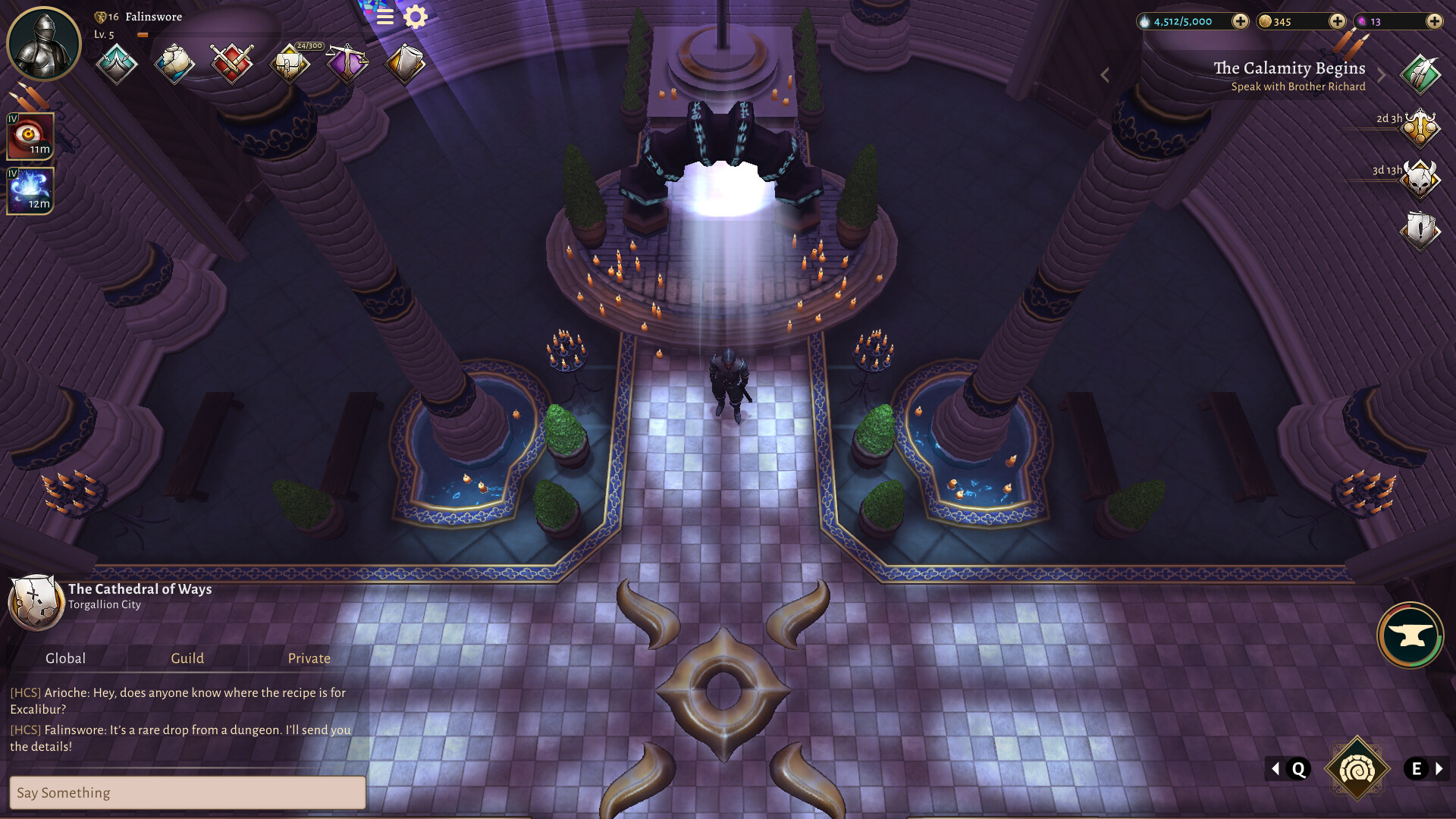The height and width of the screenshot is (819, 1456).
Task: Switch to the Private chat tab
Action: [309, 658]
